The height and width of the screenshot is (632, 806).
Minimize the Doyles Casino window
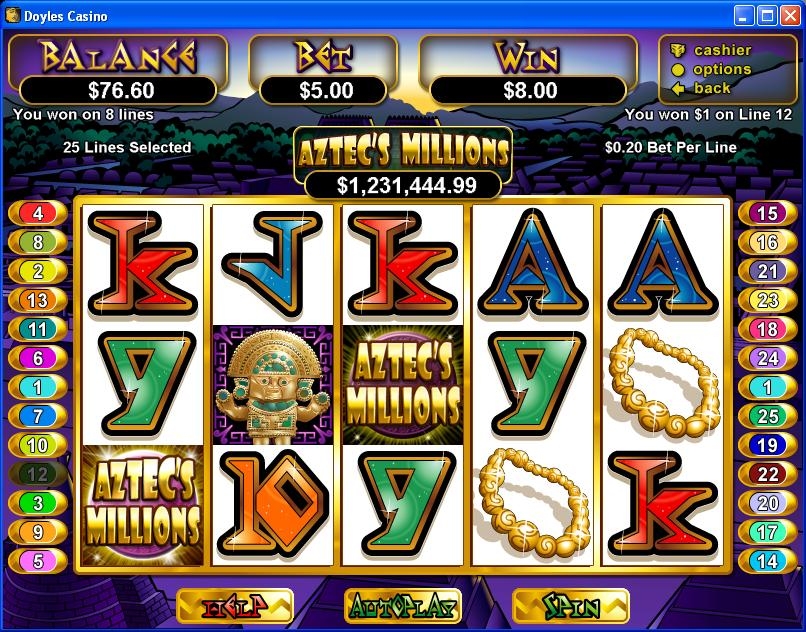tap(744, 15)
